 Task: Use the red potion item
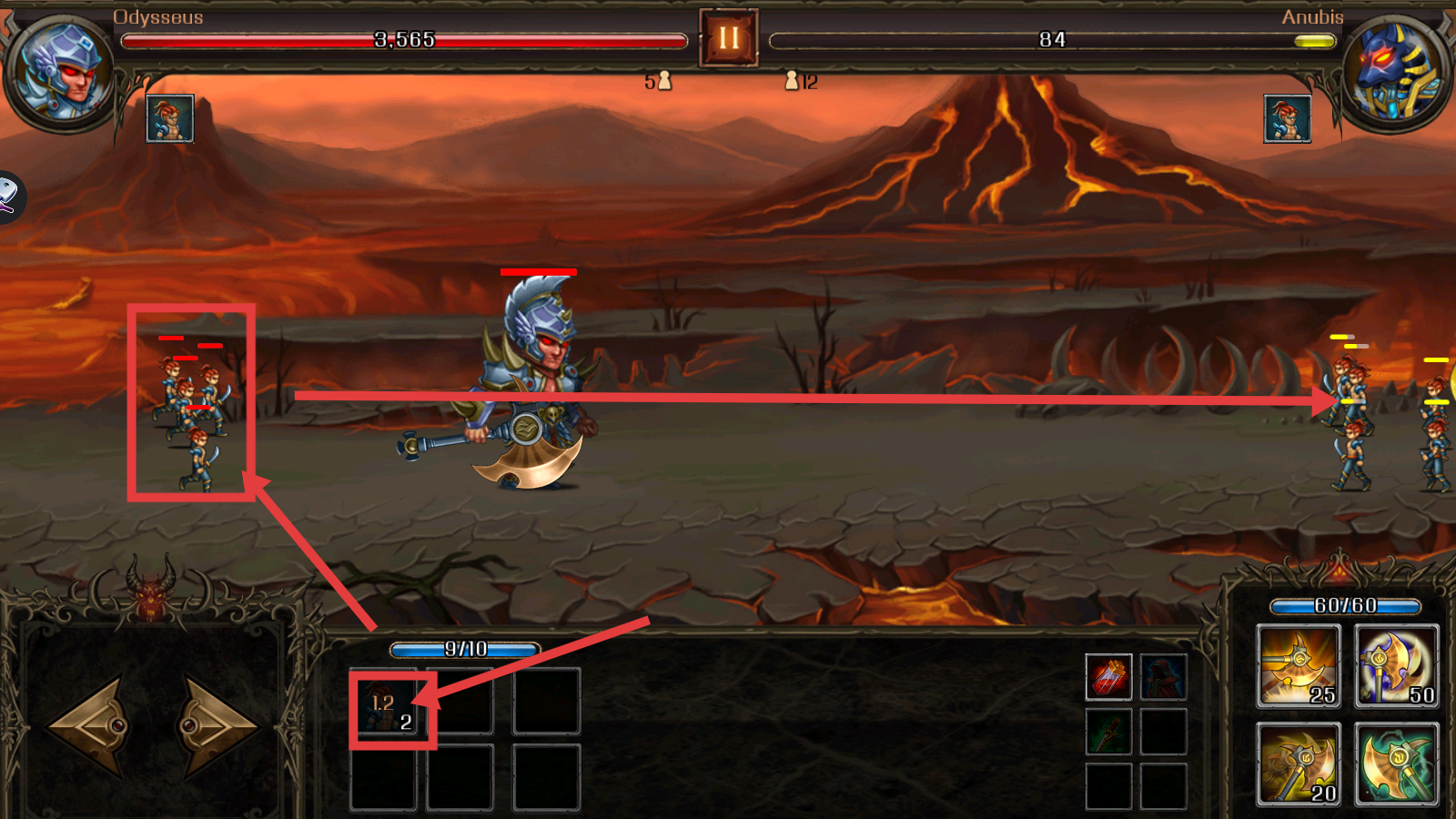1108,677
